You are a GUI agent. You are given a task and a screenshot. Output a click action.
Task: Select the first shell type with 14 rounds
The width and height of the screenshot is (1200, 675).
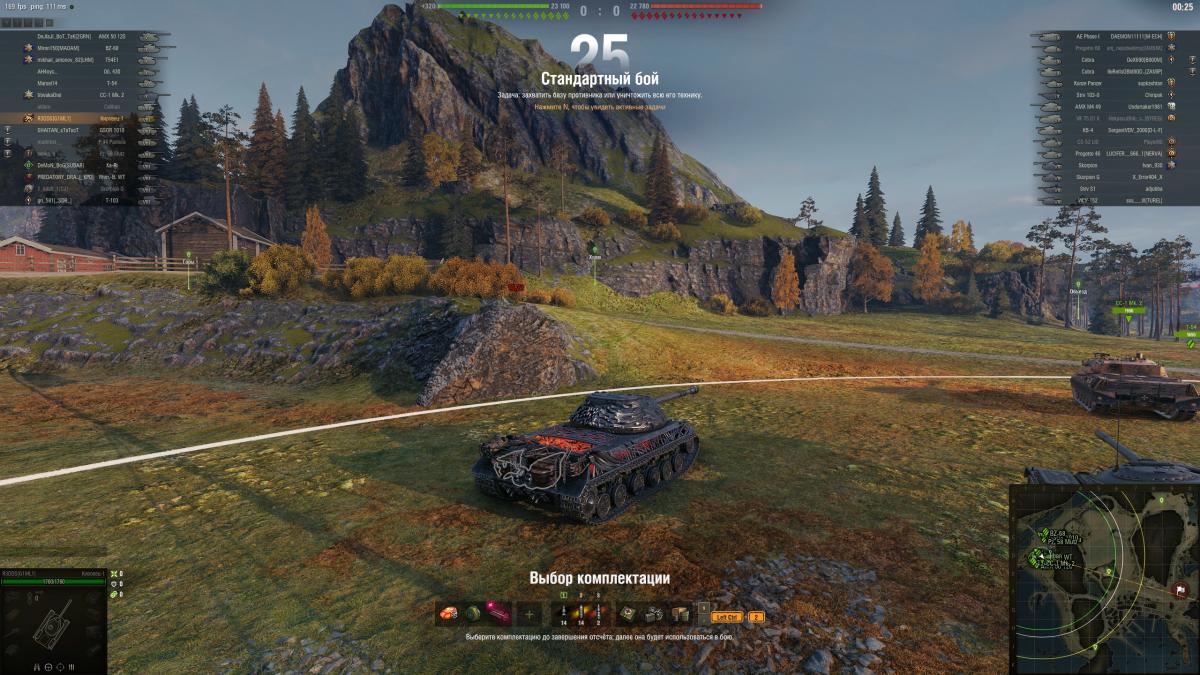point(564,614)
